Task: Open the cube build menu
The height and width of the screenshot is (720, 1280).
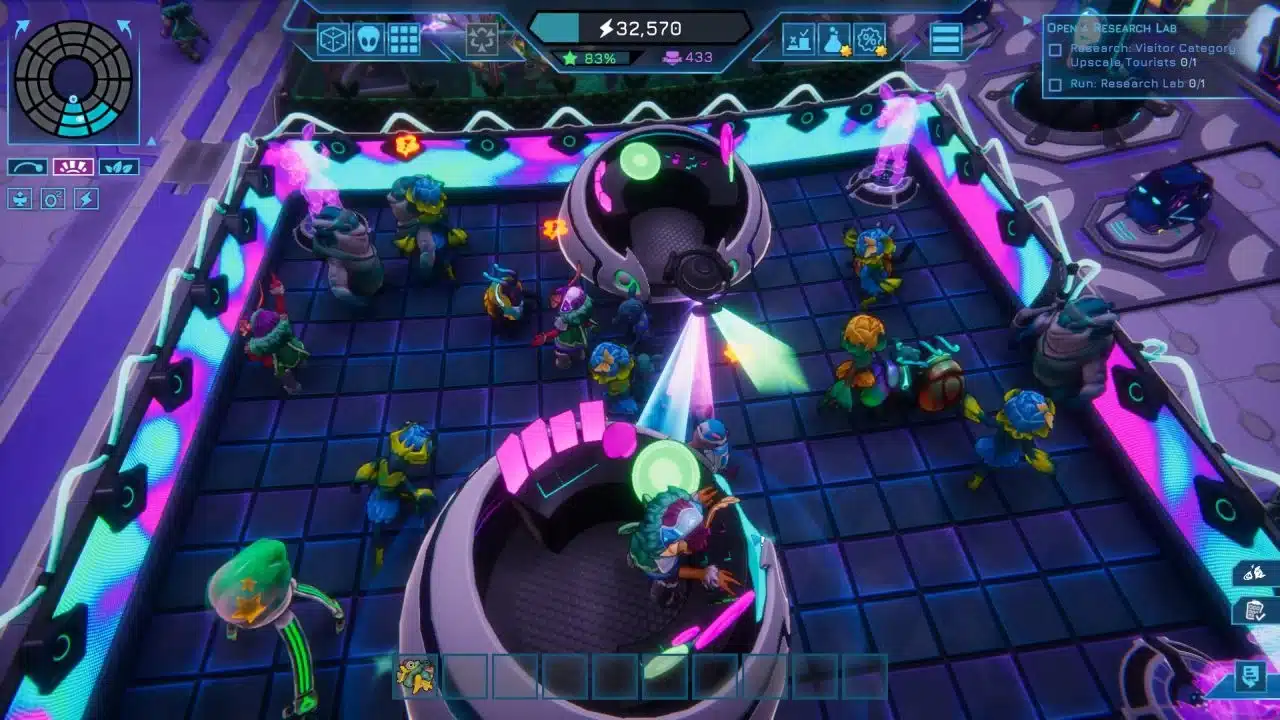Action: point(333,39)
